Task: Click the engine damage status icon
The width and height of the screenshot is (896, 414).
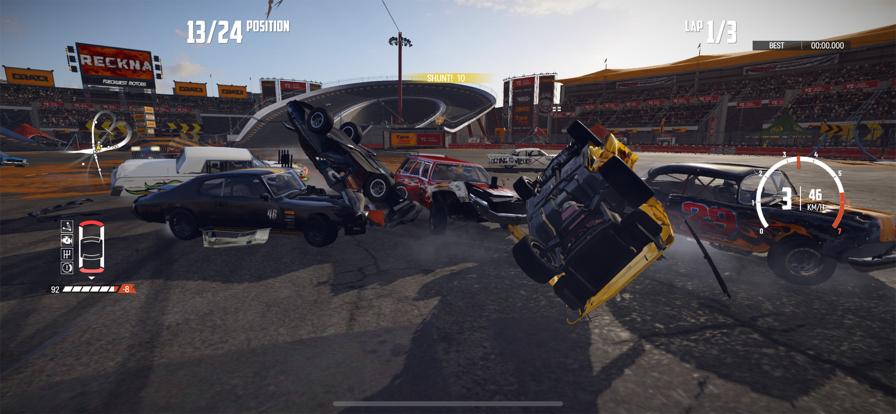Action: coord(67,240)
